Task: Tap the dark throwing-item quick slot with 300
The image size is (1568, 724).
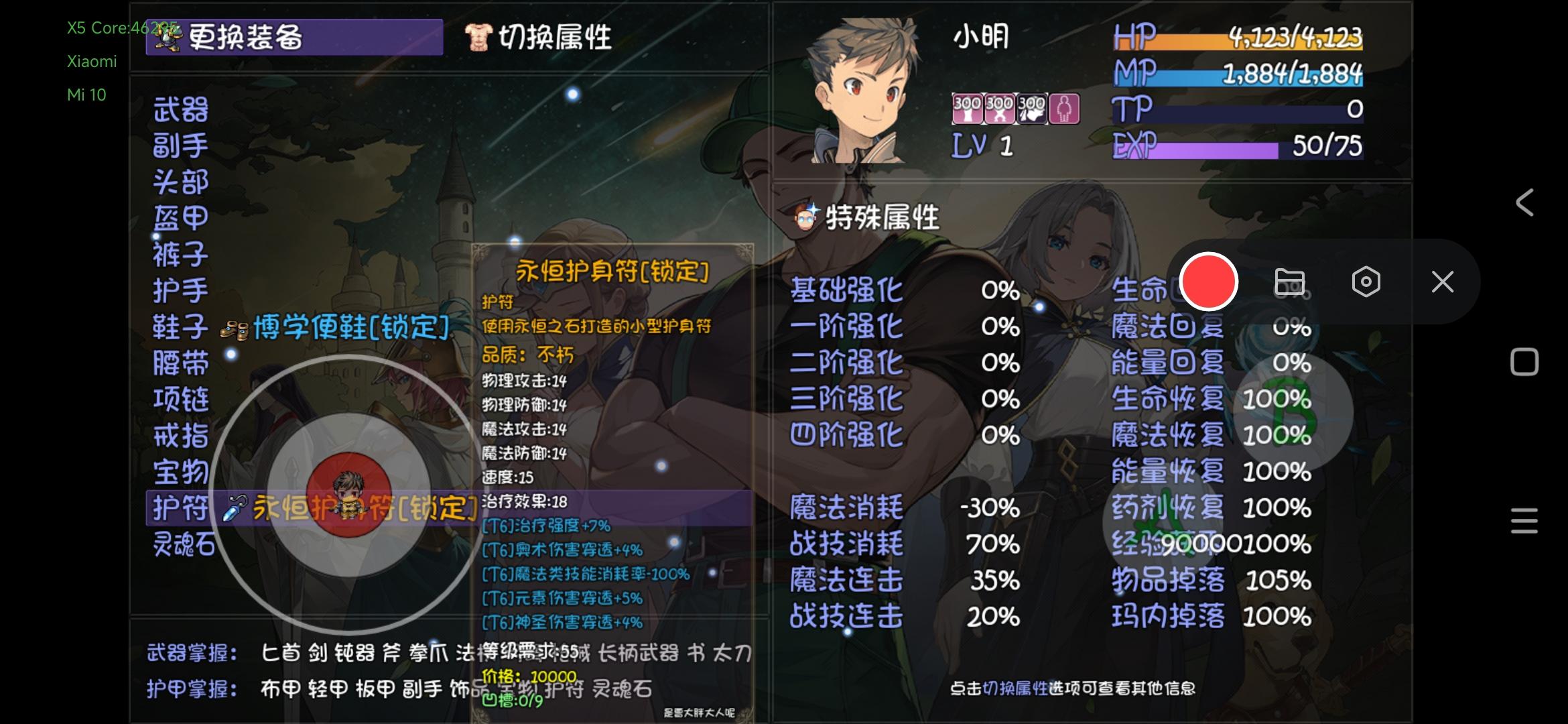Action: (1033, 109)
